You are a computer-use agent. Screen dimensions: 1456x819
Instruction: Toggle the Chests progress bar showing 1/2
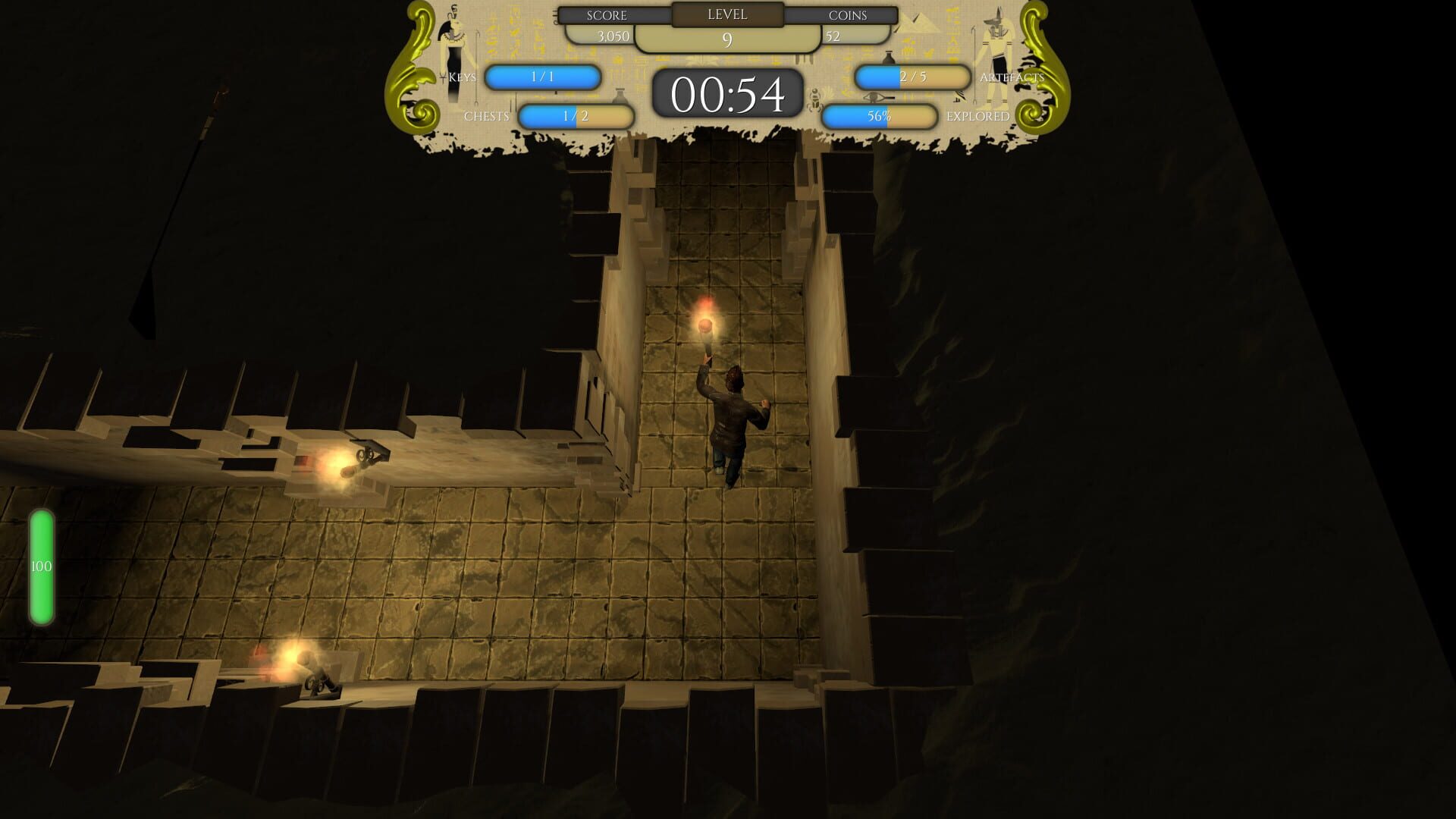pos(575,117)
